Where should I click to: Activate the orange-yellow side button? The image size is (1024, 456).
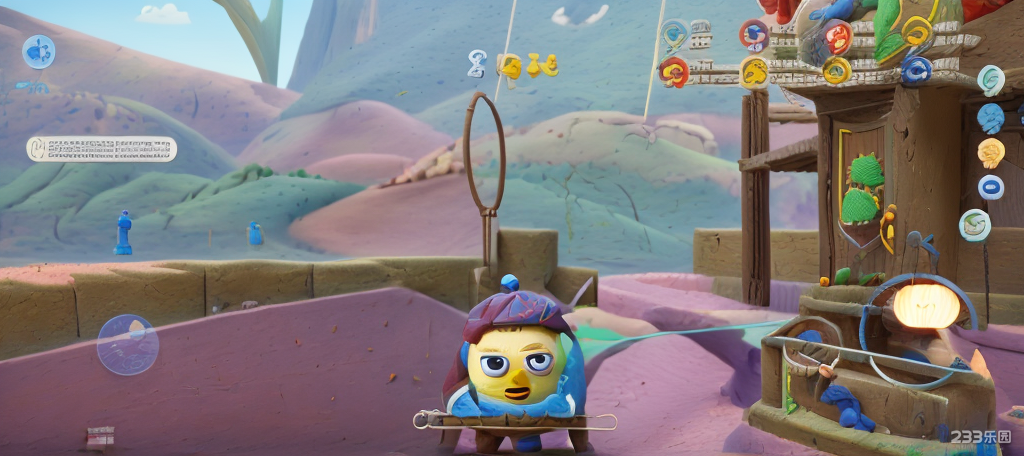click(x=990, y=153)
